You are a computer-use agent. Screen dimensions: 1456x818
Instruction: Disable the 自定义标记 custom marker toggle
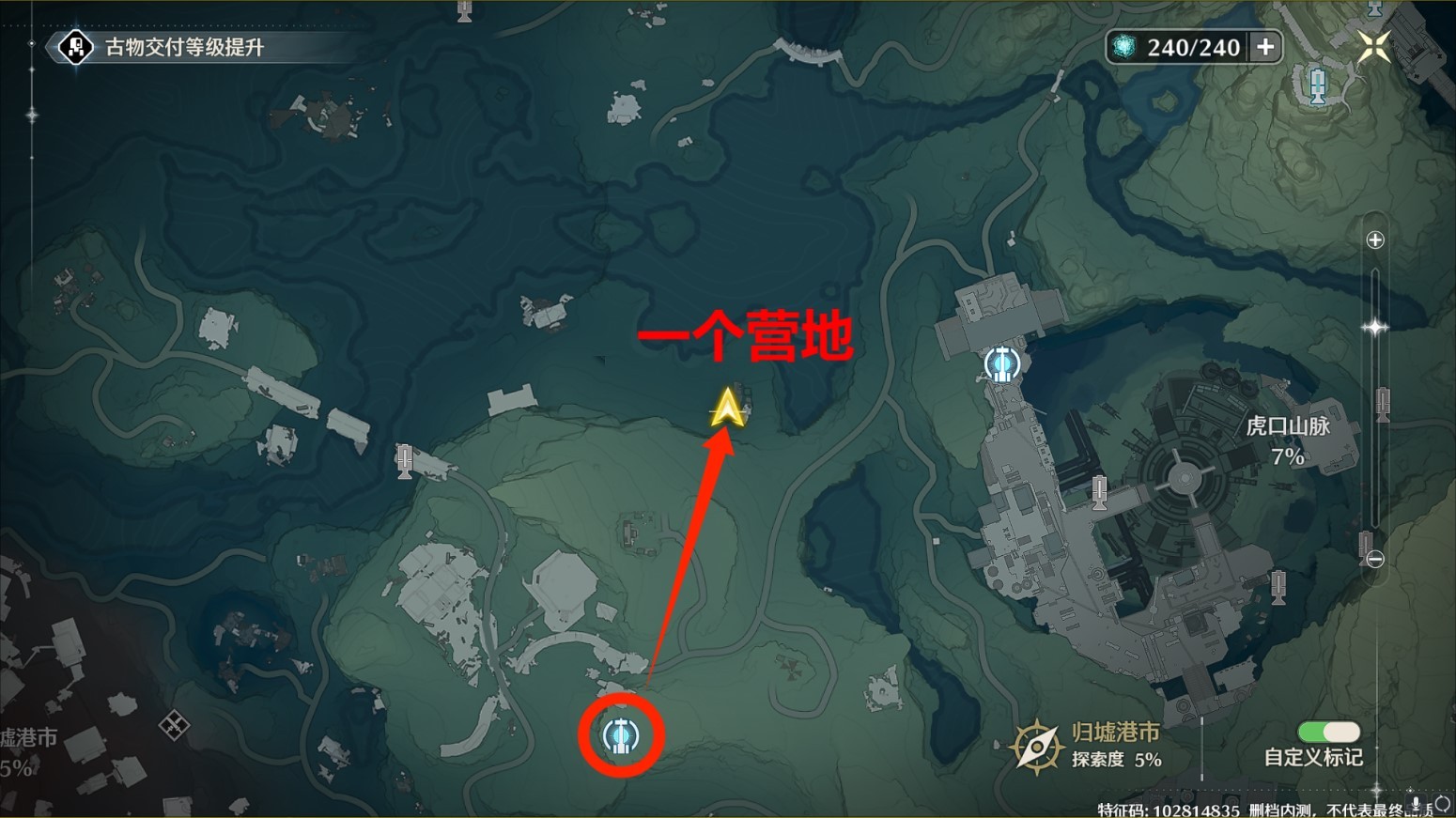[x=1331, y=732]
